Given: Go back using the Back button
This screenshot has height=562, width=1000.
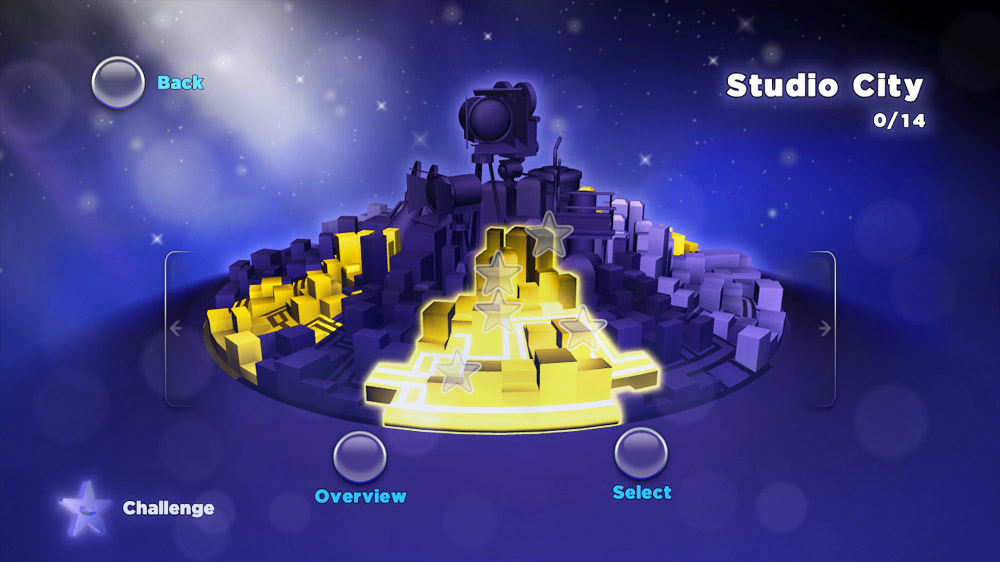Looking at the screenshot, I should (118, 82).
